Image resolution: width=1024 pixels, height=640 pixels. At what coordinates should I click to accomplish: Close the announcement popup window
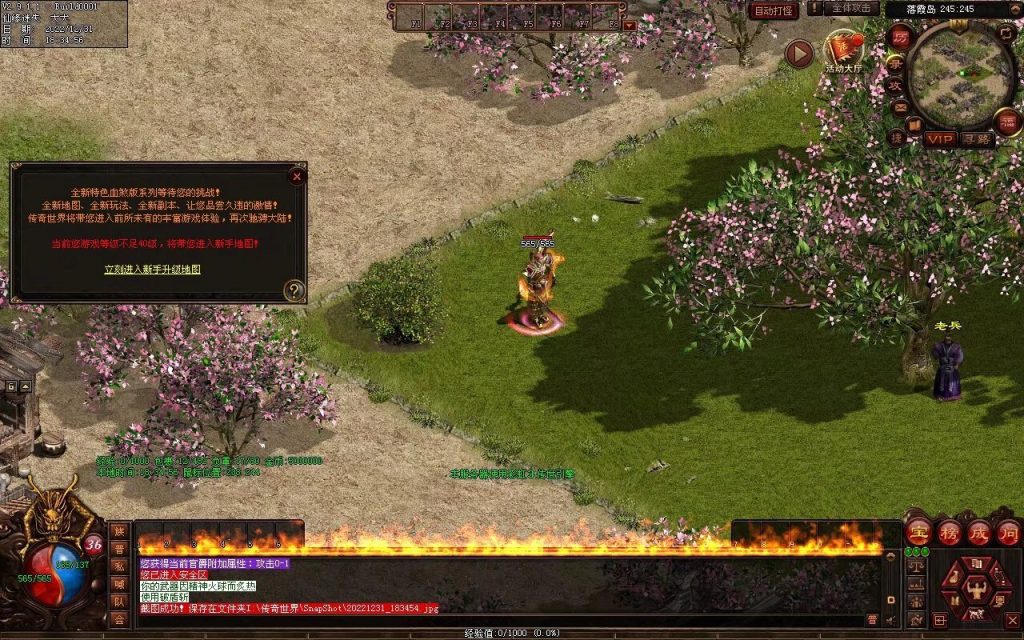tap(296, 177)
